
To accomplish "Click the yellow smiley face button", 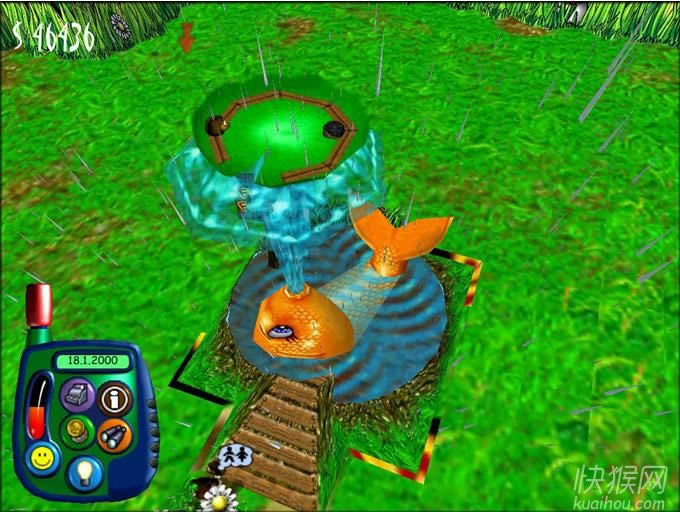I will [x=44, y=458].
